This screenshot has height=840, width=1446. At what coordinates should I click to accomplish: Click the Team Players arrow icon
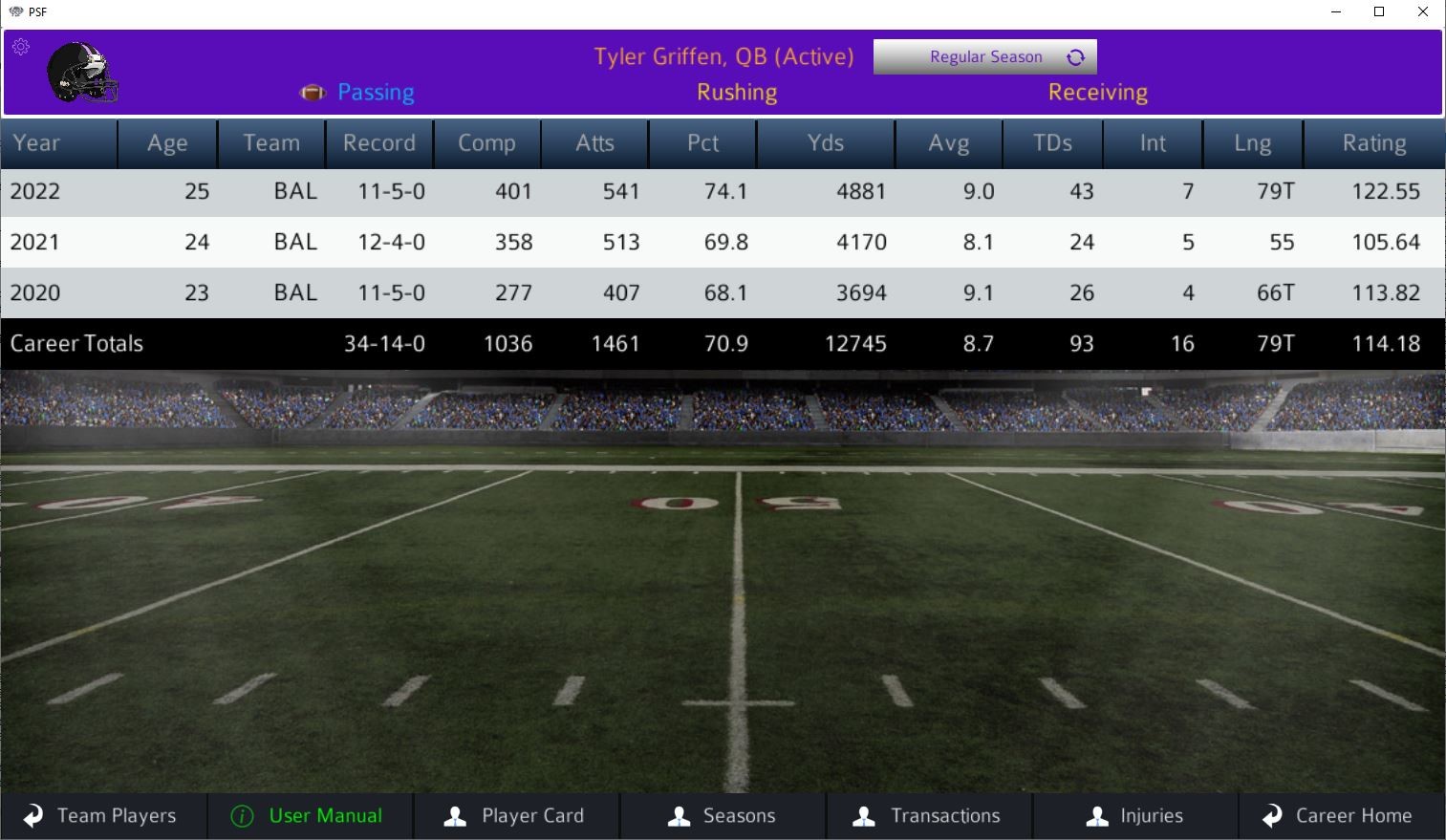[x=32, y=816]
